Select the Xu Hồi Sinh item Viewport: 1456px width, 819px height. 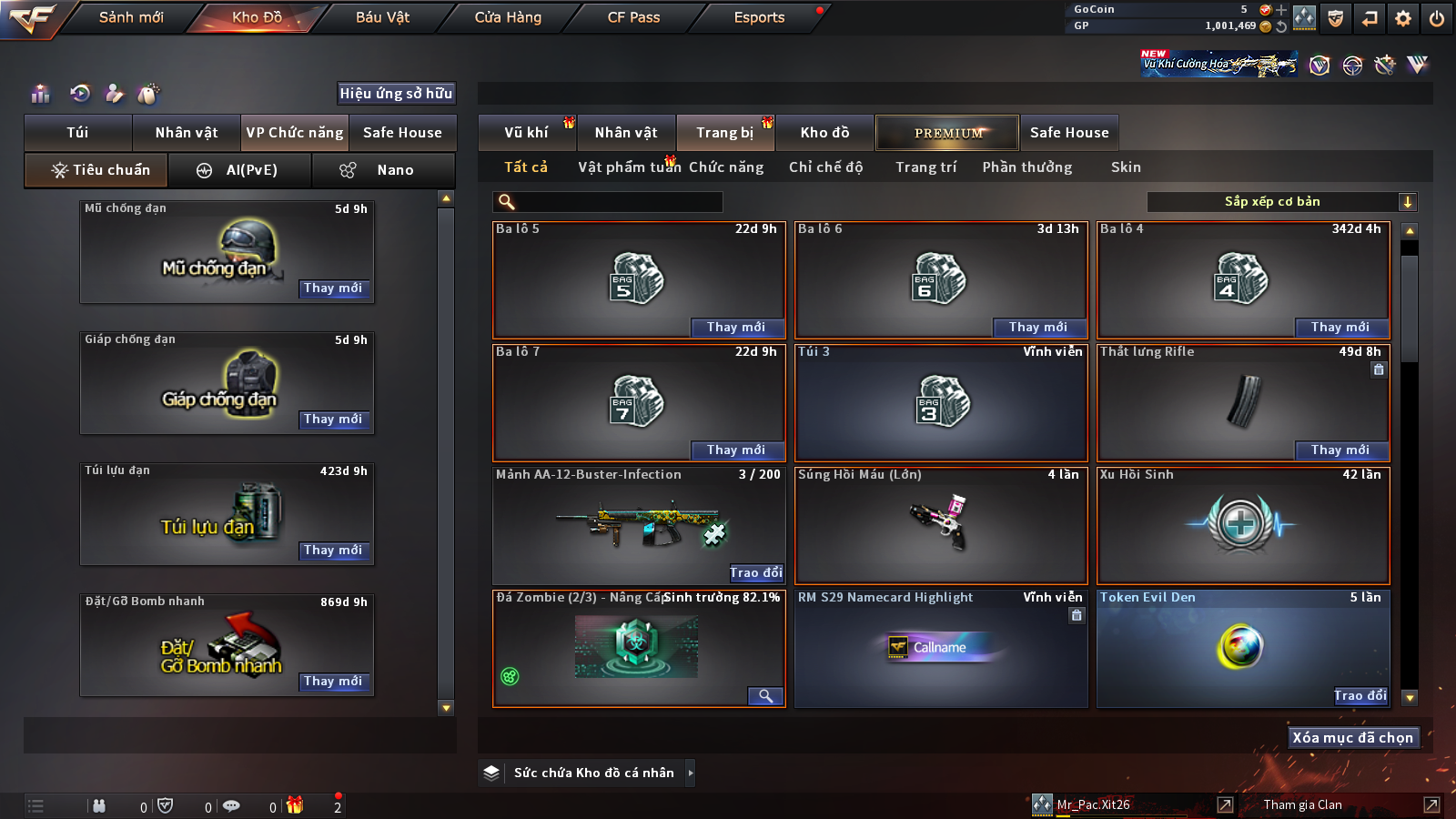[1243, 525]
